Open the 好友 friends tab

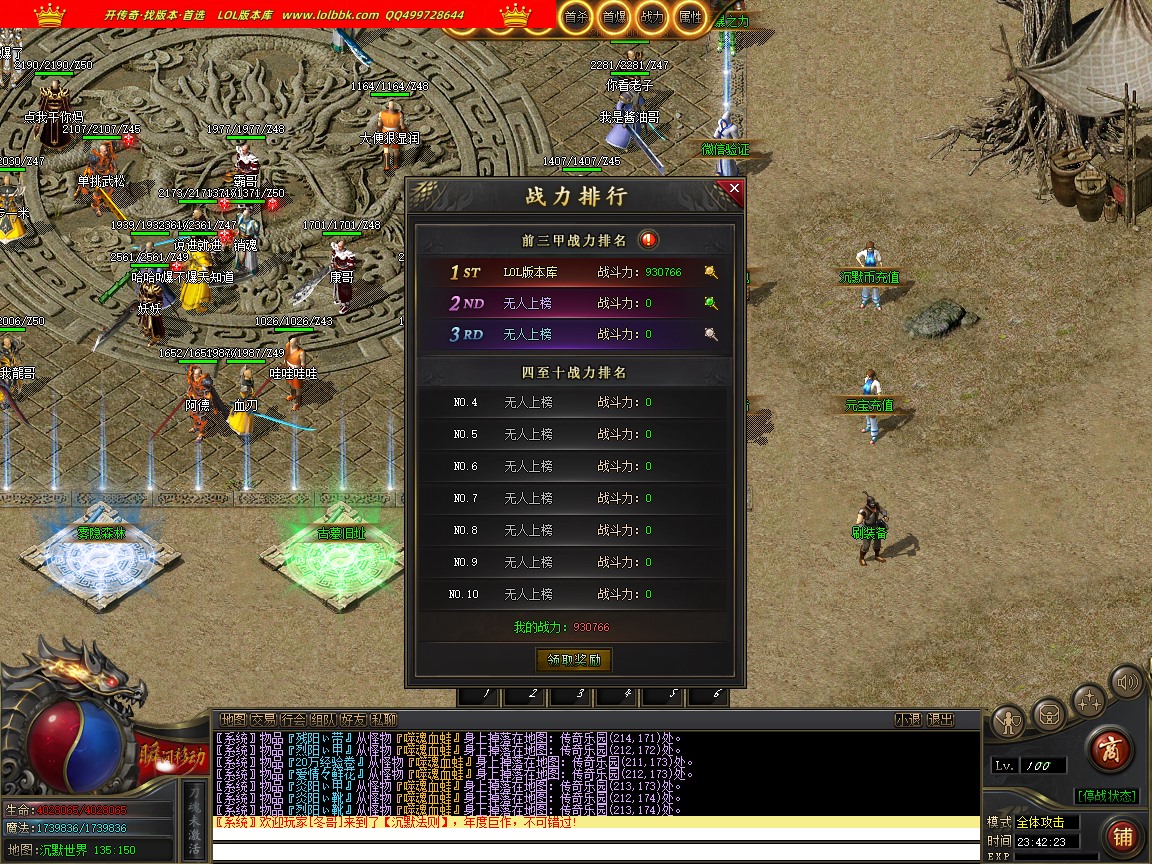pyautogui.click(x=353, y=719)
